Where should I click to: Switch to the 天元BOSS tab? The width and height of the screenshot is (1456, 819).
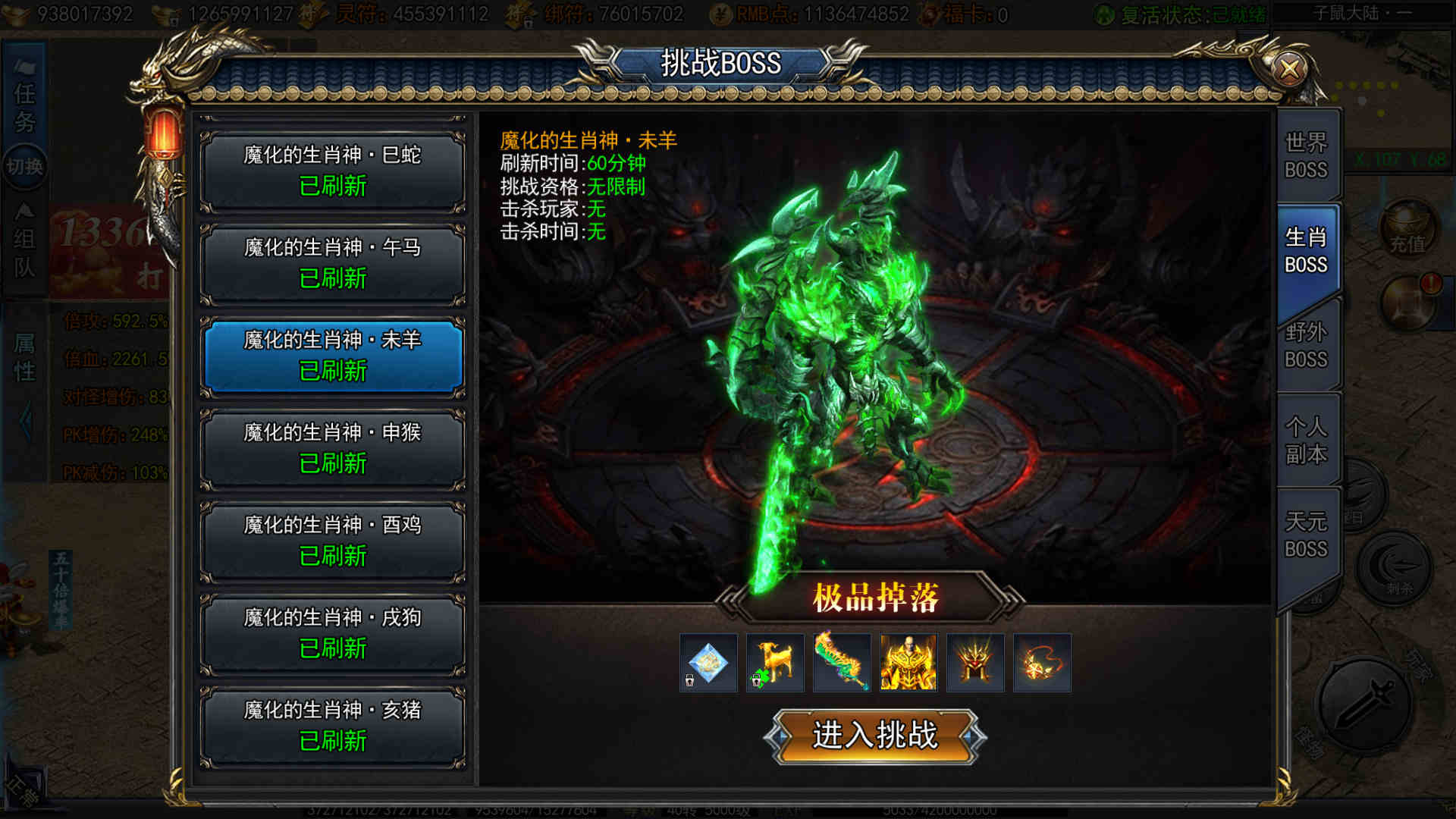[1306, 535]
